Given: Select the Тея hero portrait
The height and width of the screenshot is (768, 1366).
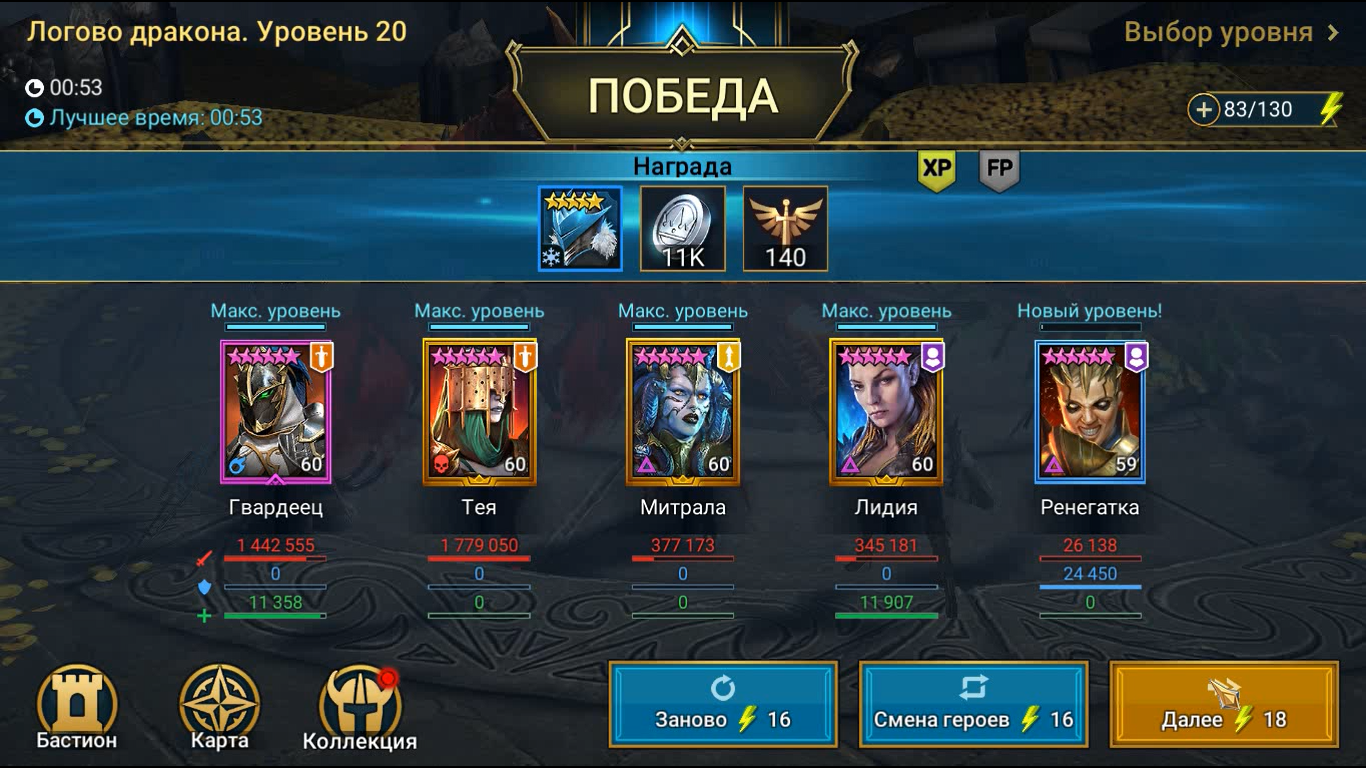Looking at the screenshot, I should tap(481, 412).
